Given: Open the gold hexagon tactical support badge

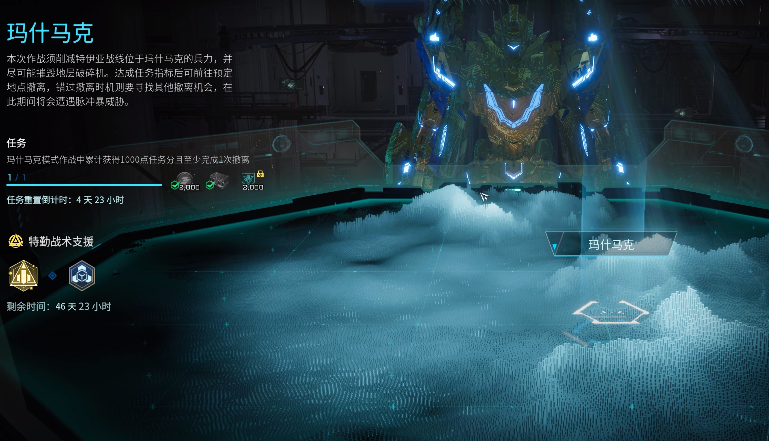Looking at the screenshot, I should (23, 273).
